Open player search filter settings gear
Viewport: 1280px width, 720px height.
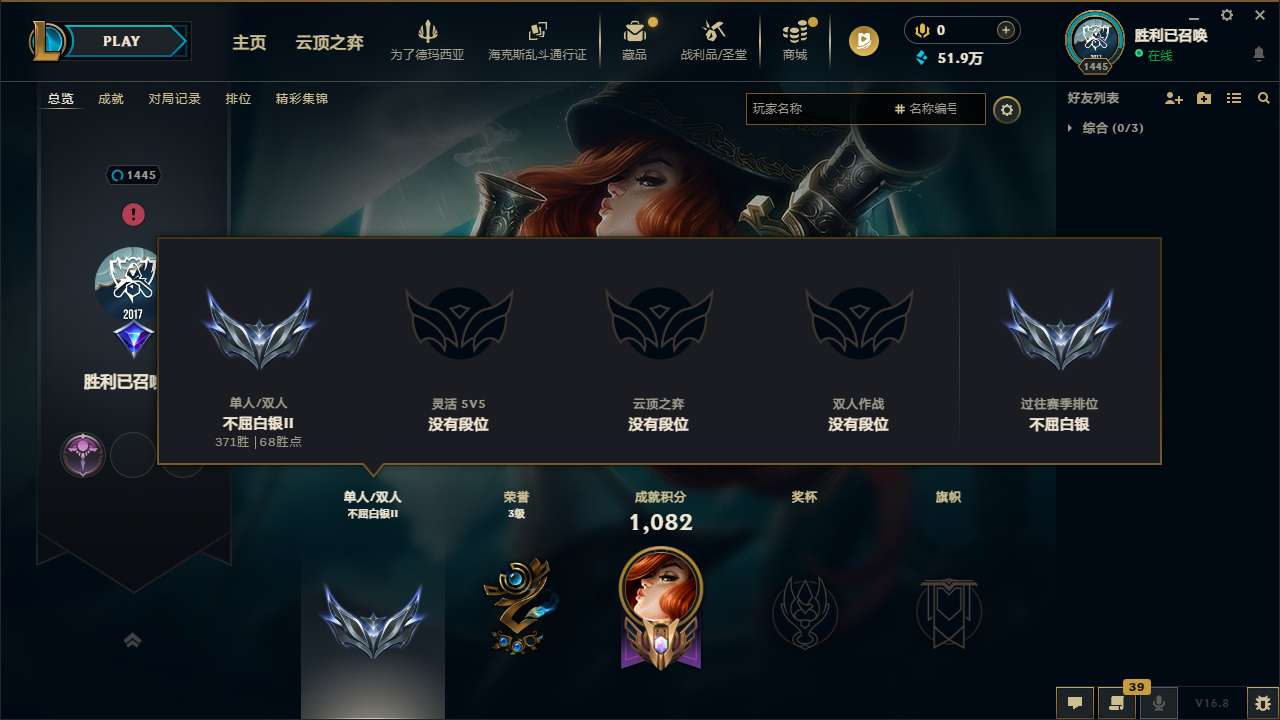(1007, 109)
